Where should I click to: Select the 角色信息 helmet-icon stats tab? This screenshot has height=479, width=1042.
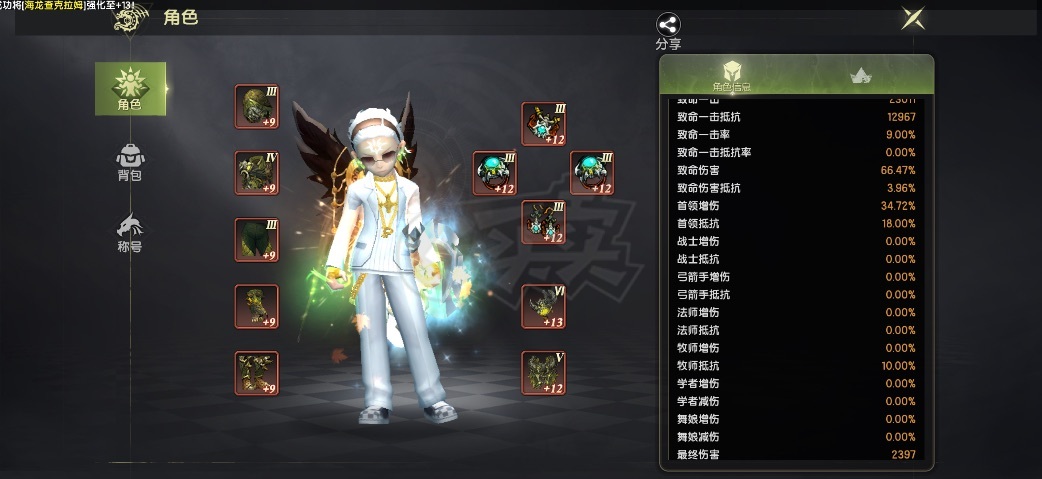[x=732, y=76]
